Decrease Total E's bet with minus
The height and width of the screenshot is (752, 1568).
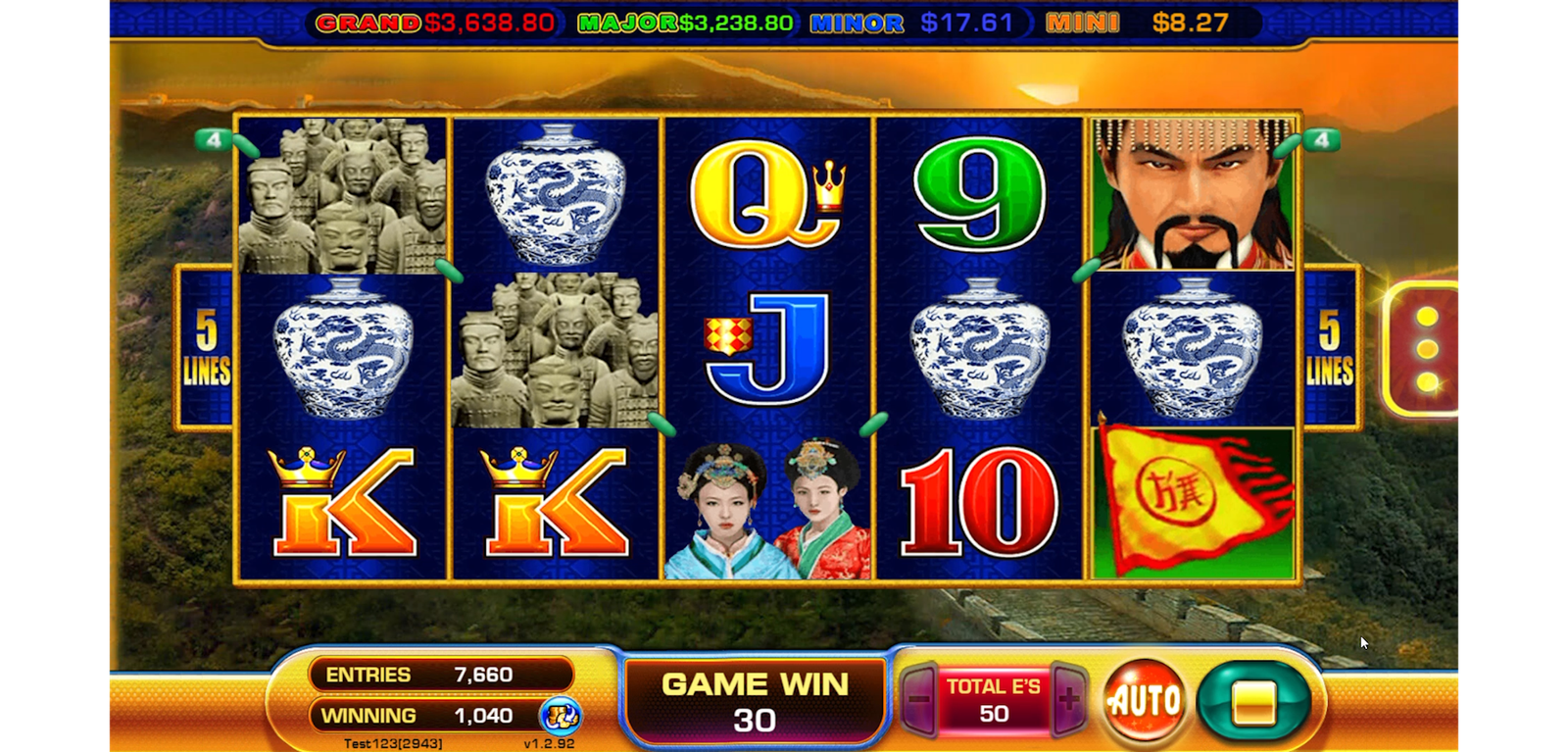pos(919,700)
